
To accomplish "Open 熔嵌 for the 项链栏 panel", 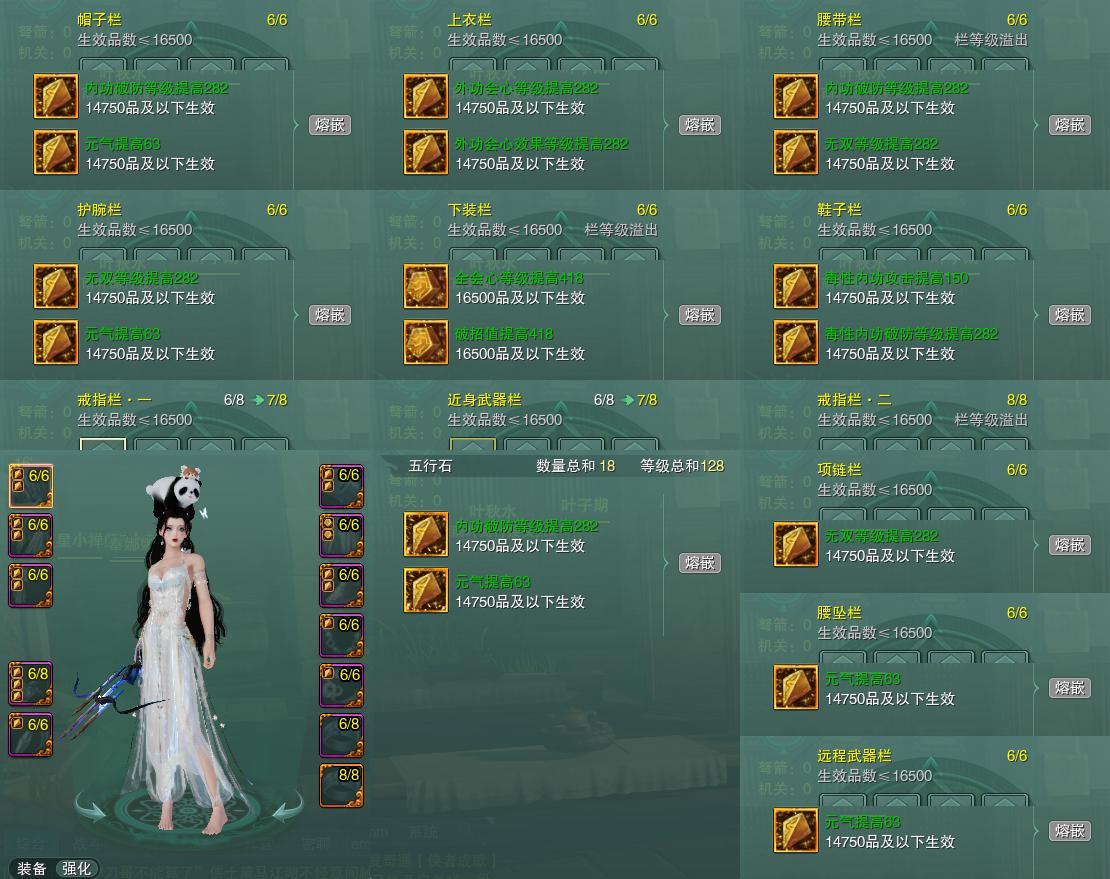I will click(1069, 545).
